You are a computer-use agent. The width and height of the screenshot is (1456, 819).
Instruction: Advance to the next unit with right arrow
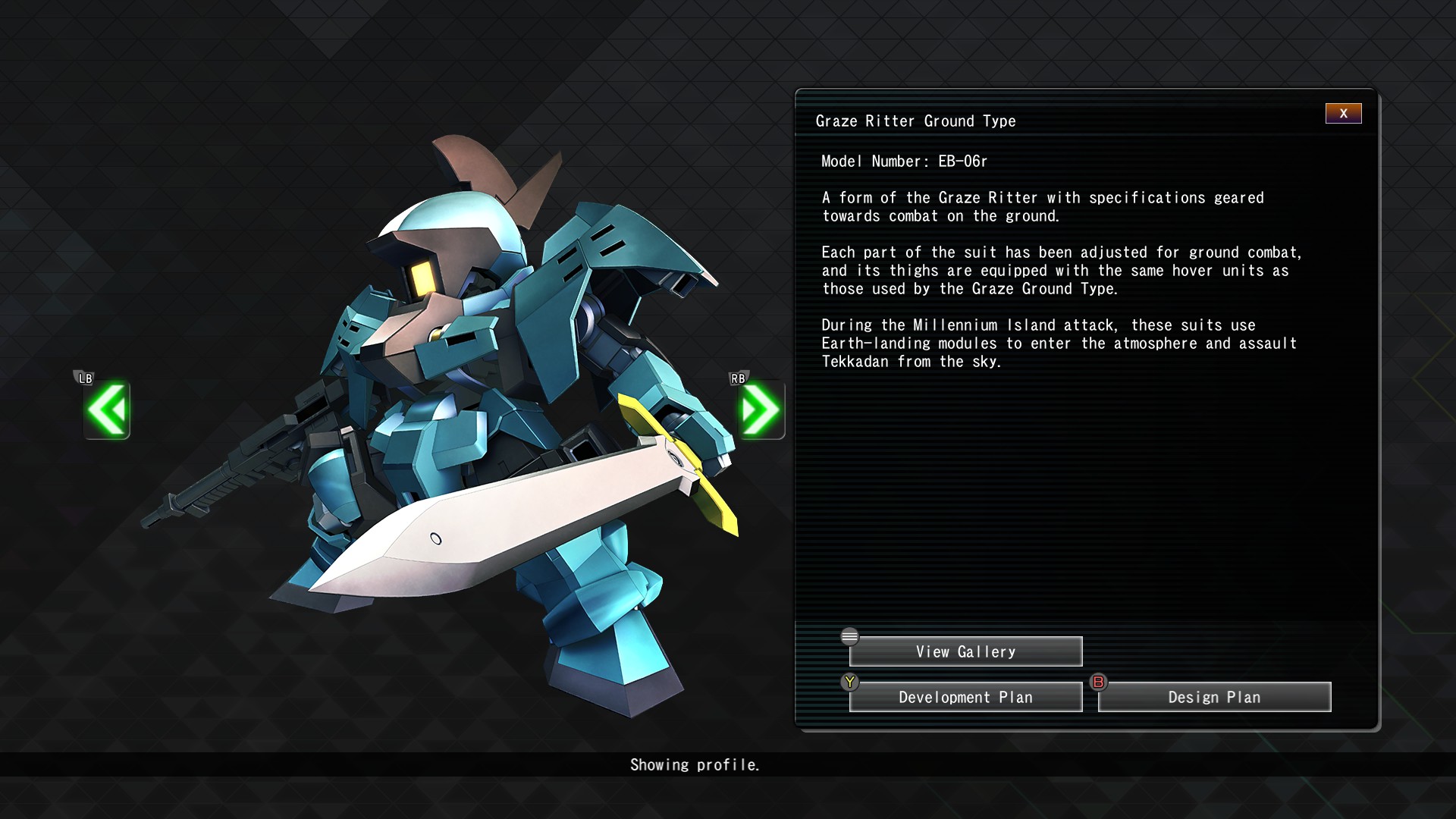[761, 409]
